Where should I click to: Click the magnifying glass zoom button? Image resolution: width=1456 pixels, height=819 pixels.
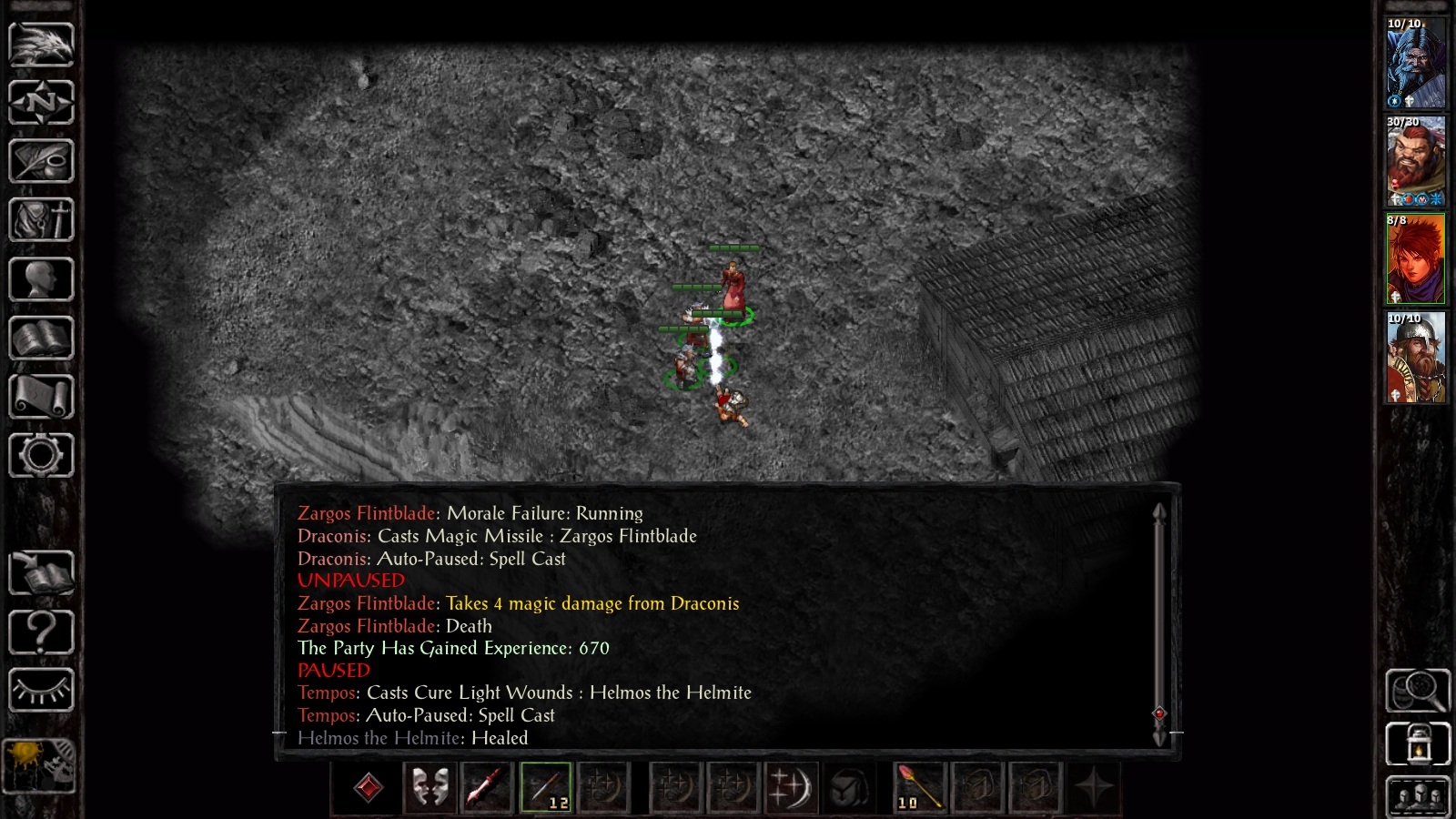pos(1417,691)
